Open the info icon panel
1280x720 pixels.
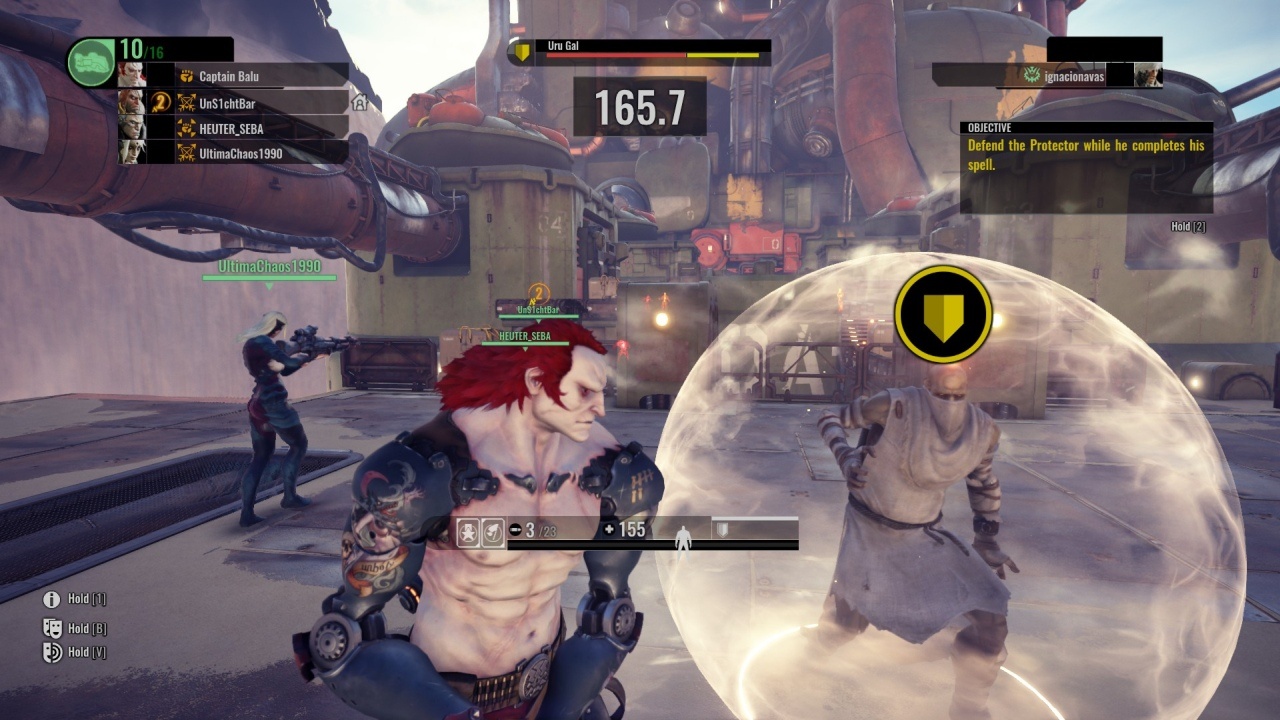click(x=52, y=599)
